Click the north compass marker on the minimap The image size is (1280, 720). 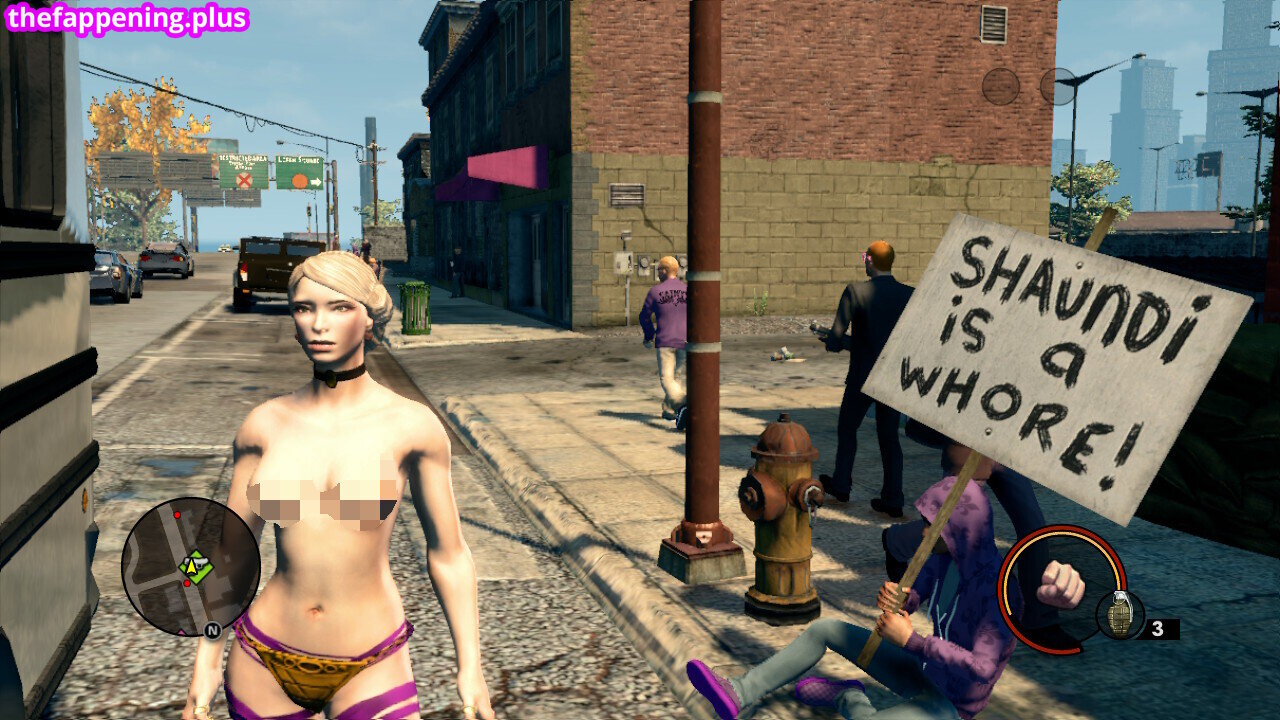tap(212, 630)
